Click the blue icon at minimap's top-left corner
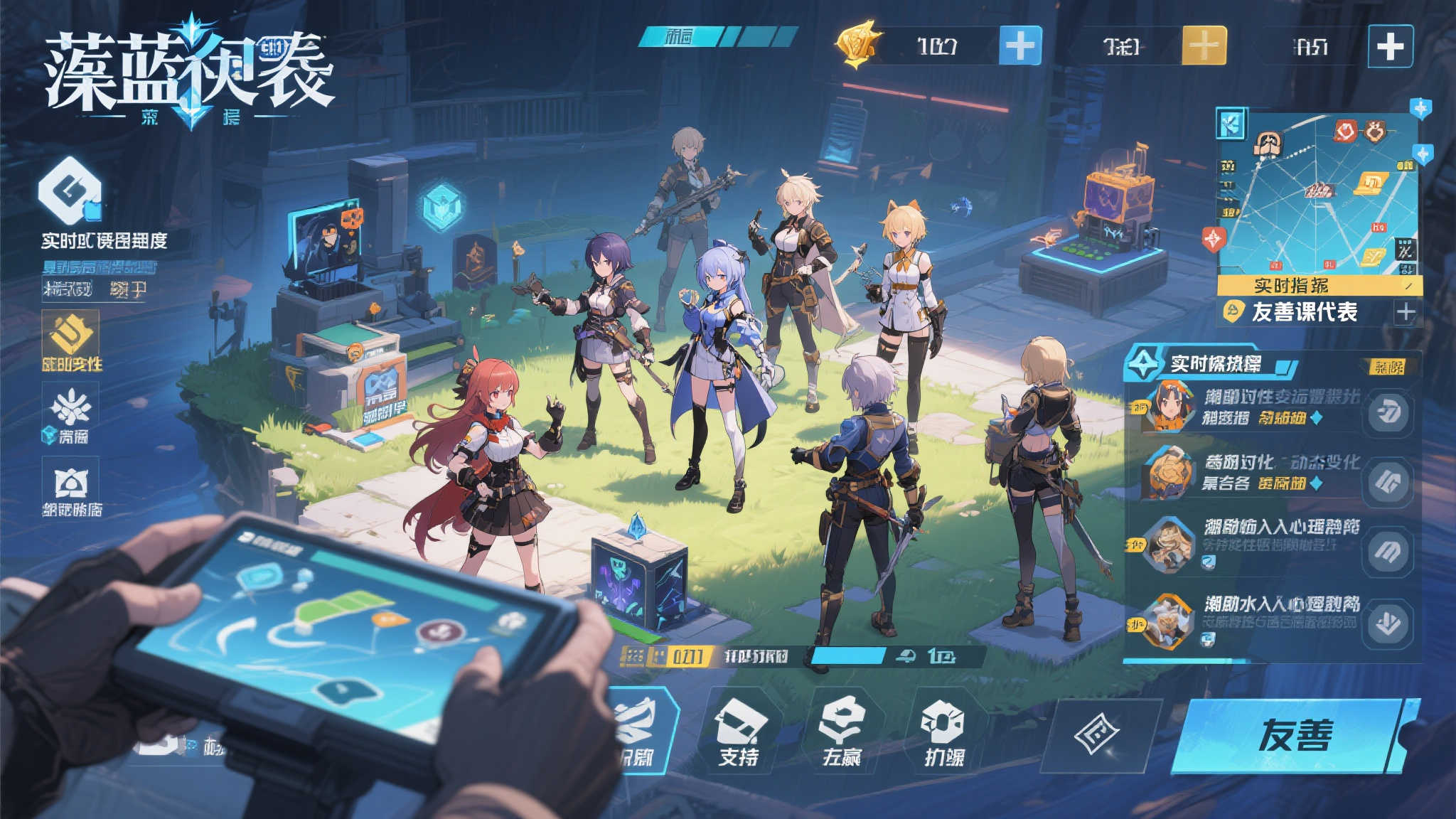The image size is (1456, 819). (1231, 124)
